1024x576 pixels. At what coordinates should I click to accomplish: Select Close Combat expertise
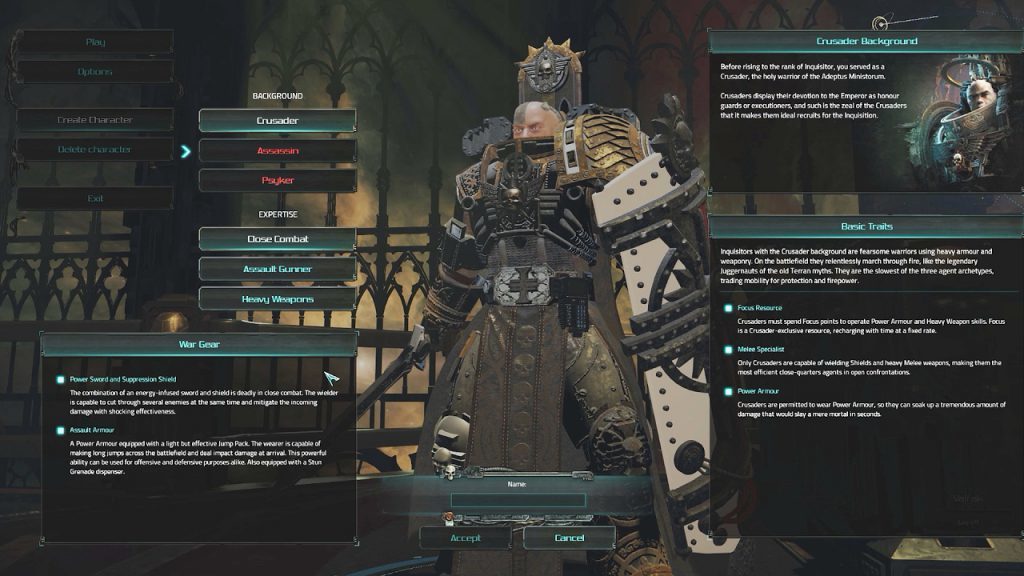coord(277,239)
